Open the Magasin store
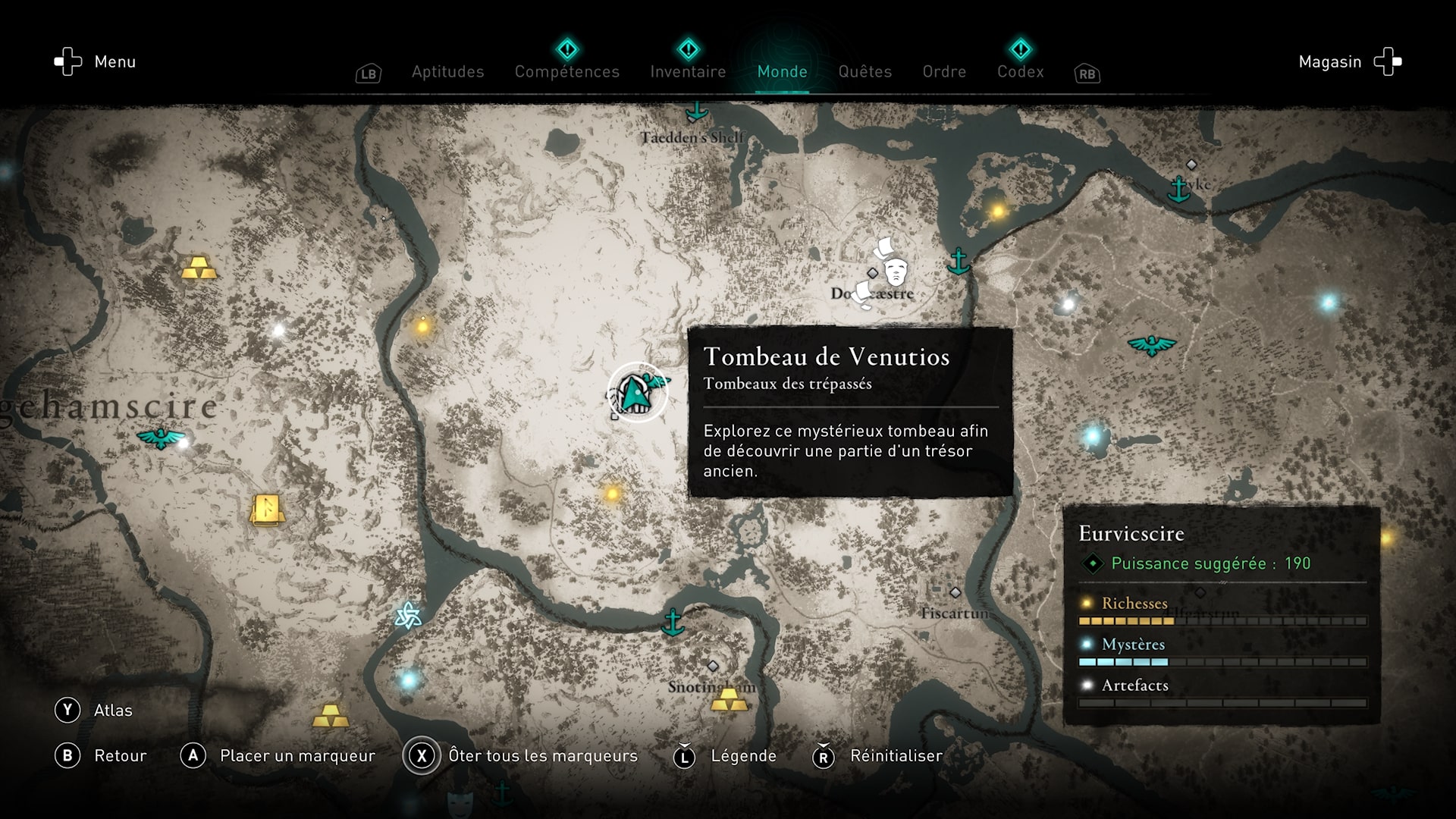Viewport: 1456px width, 819px height. (1350, 61)
